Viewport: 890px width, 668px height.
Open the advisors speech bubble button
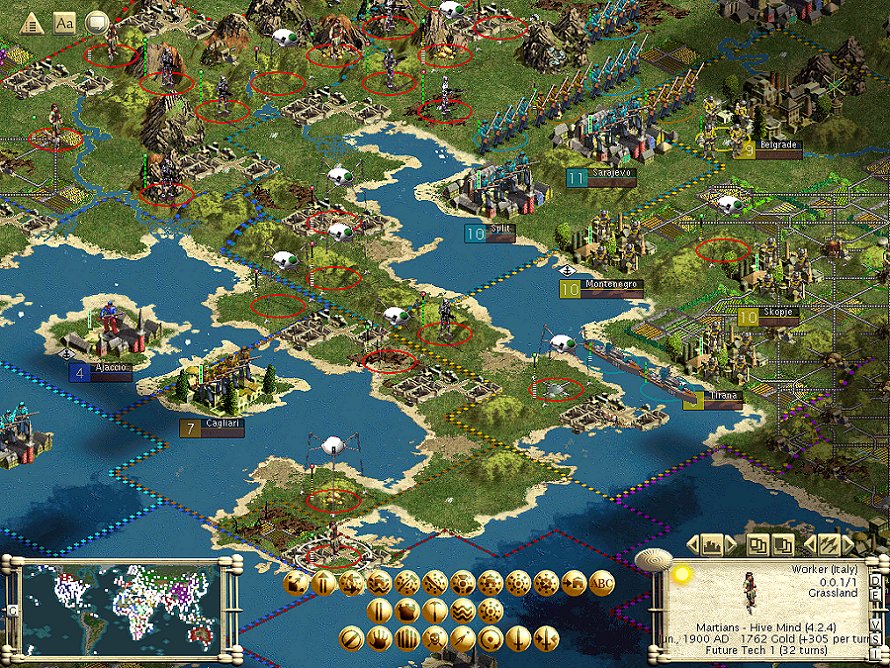pos(97,21)
